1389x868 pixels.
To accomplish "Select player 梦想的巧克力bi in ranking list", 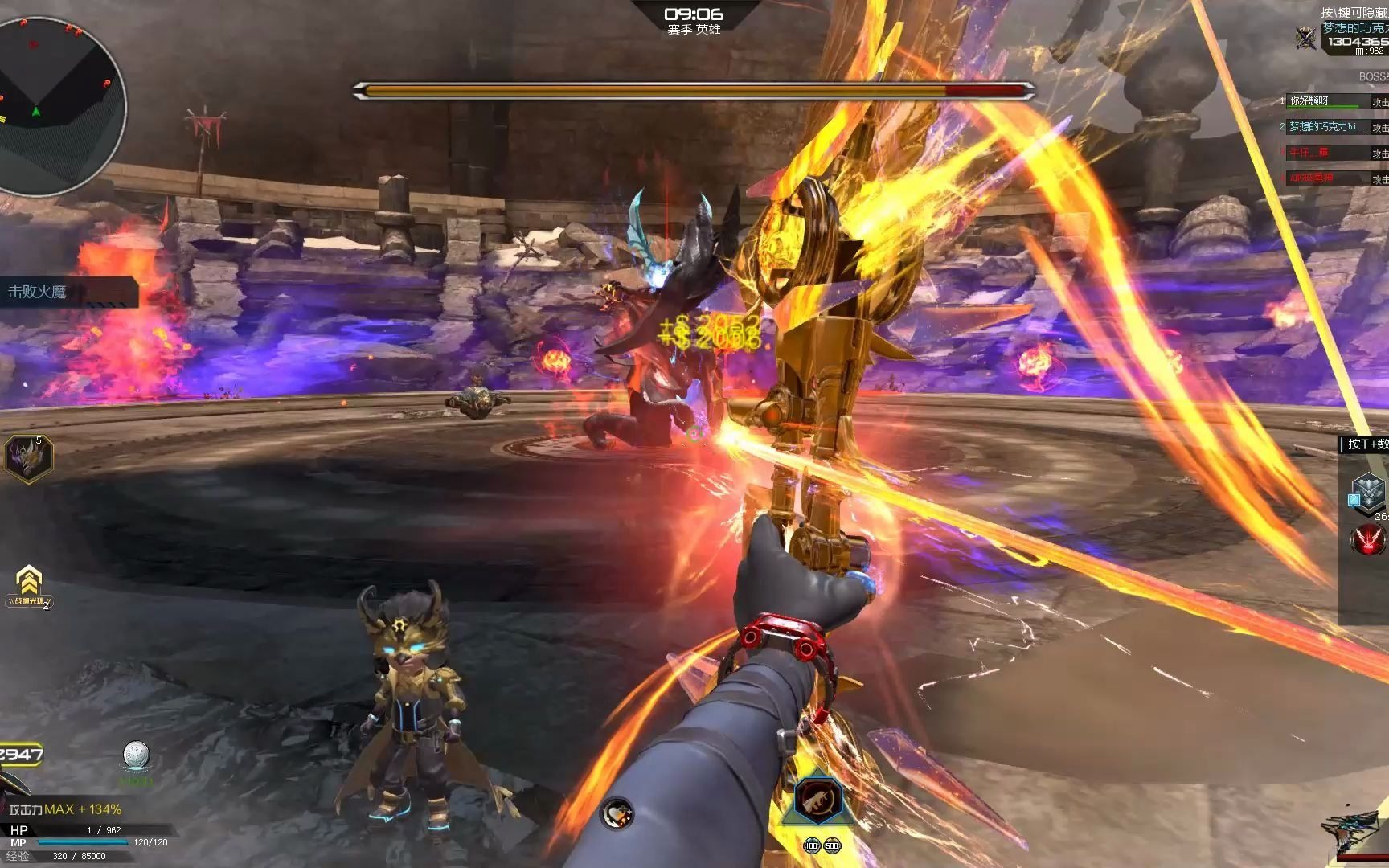I will tap(1326, 127).
